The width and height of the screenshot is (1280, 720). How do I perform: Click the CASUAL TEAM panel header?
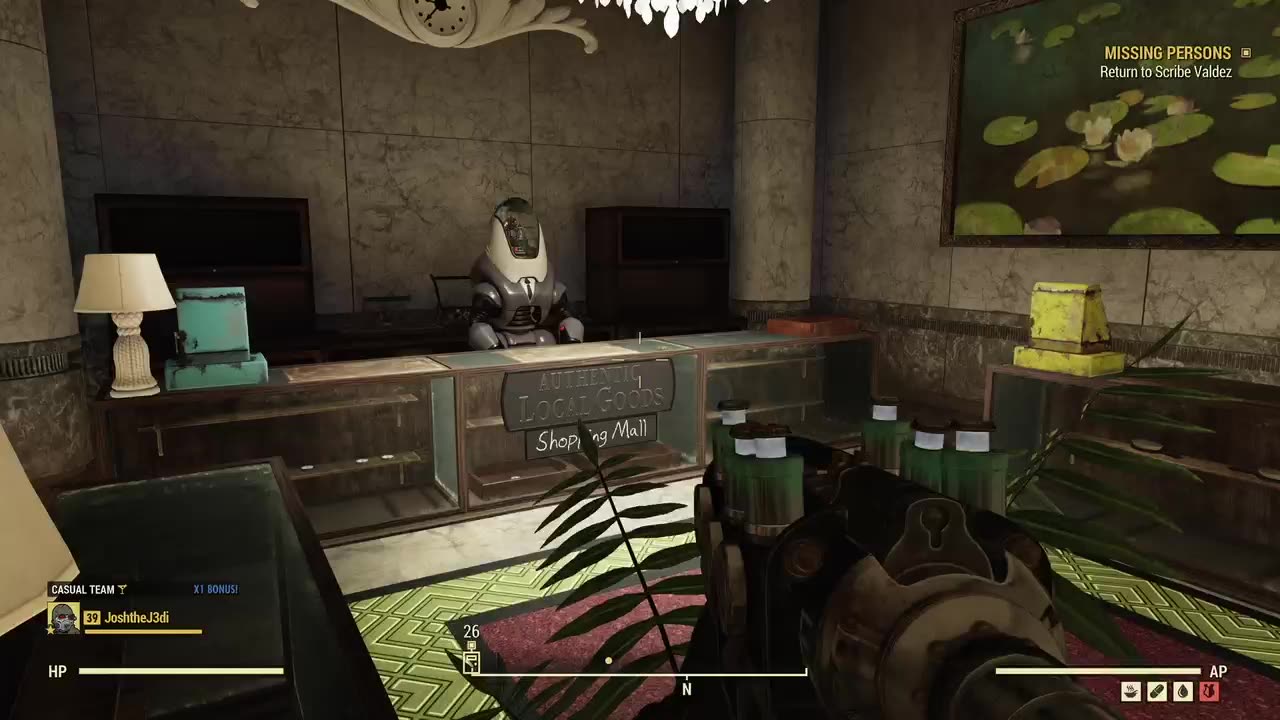tap(85, 590)
